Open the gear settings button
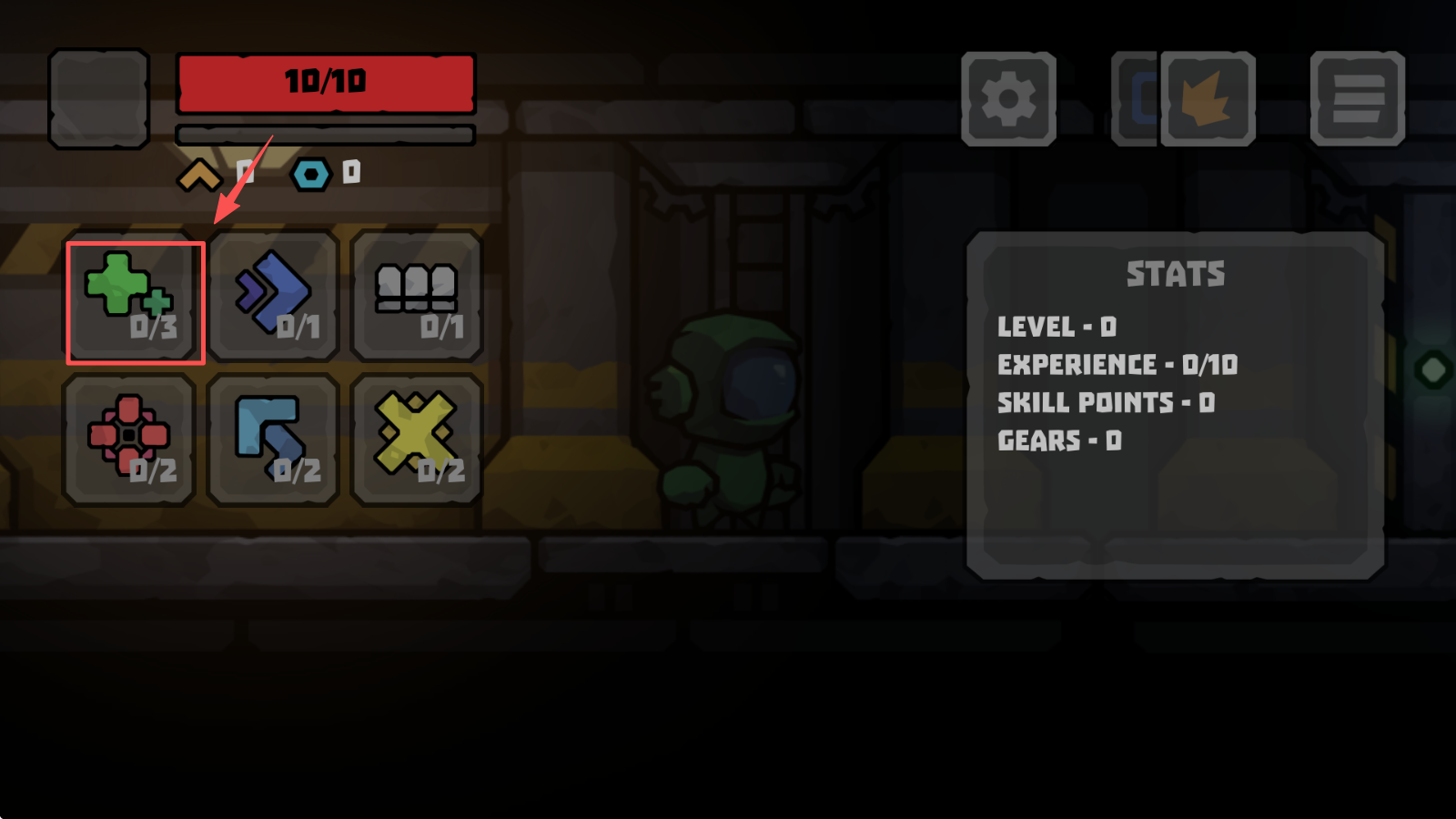 [x=1008, y=99]
